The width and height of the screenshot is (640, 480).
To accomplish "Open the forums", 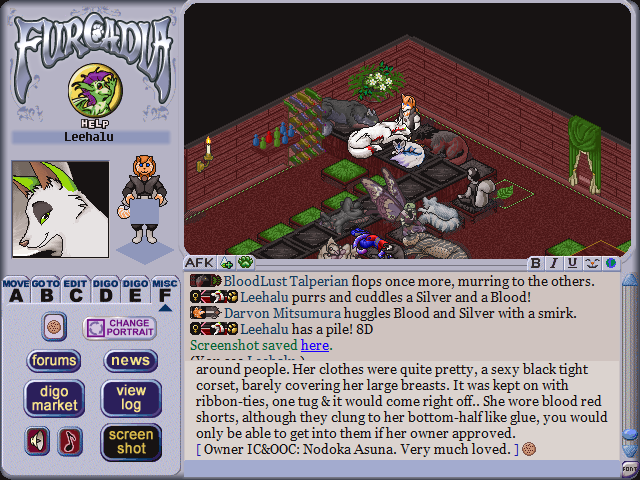I will 54,361.
